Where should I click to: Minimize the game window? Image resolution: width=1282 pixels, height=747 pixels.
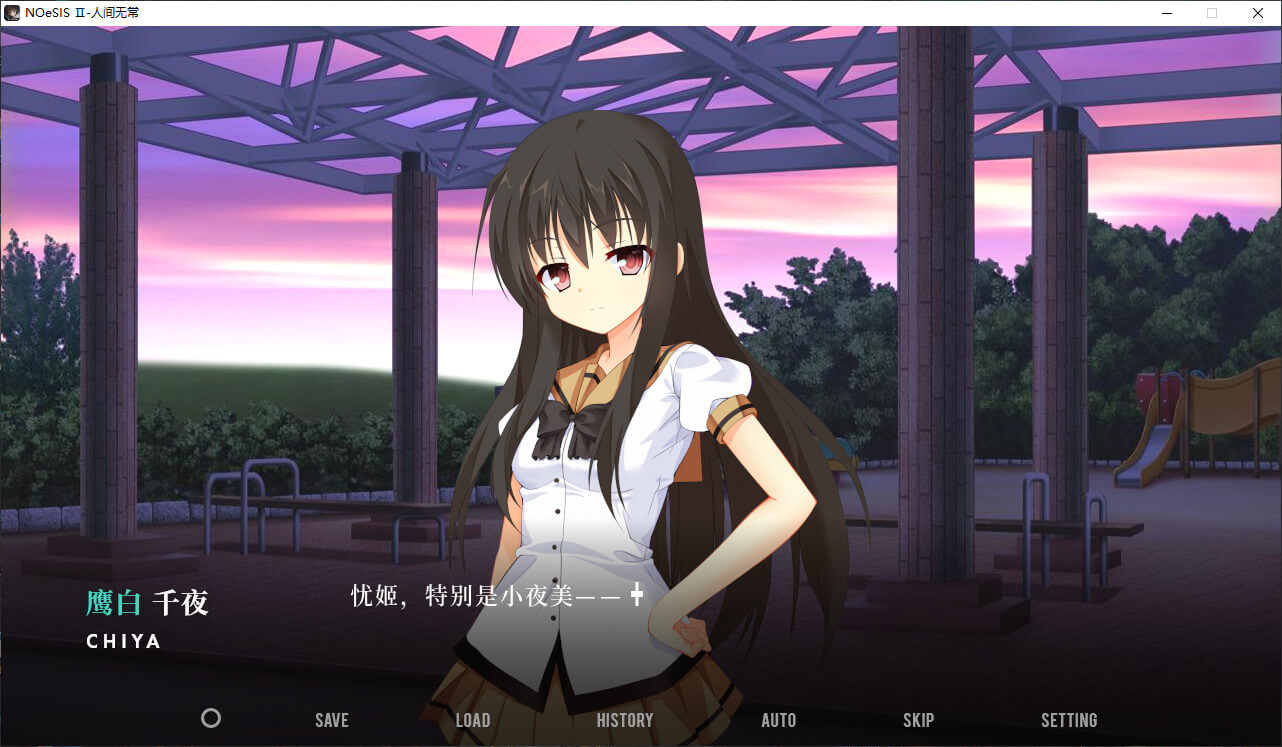pyautogui.click(x=1166, y=13)
